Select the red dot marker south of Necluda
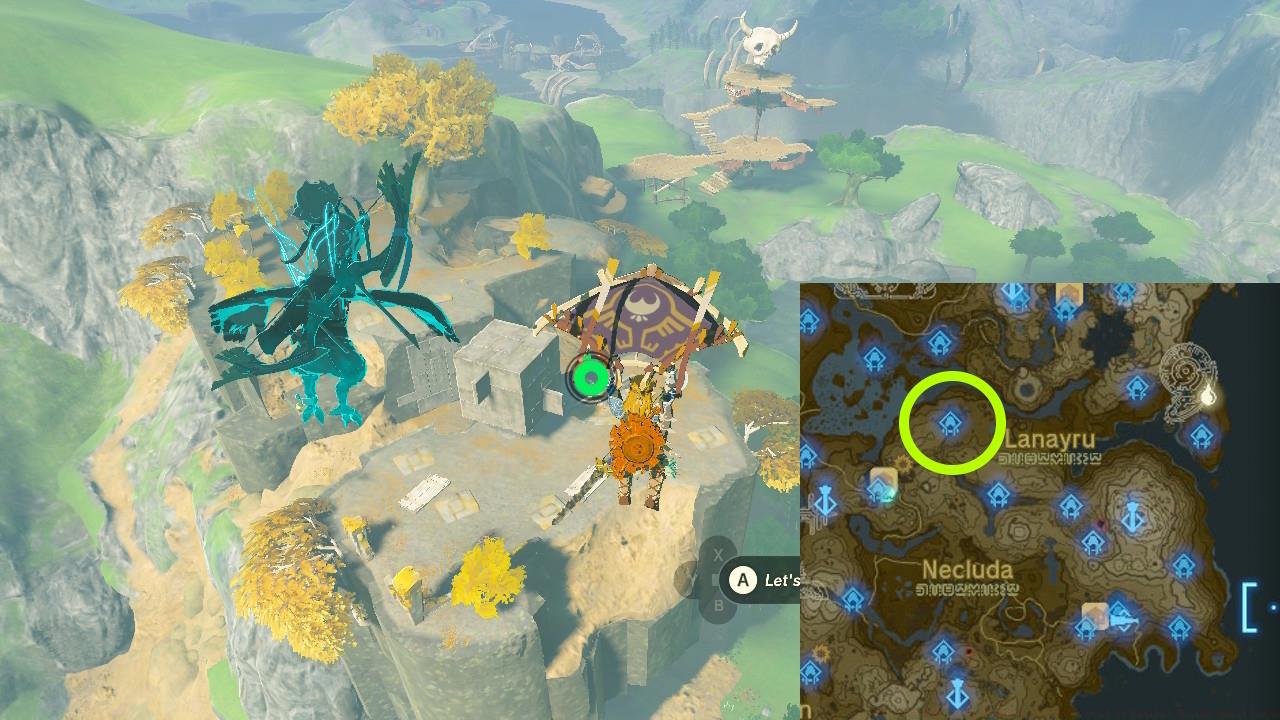This screenshot has width=1280, height=720. click(968, 653)
